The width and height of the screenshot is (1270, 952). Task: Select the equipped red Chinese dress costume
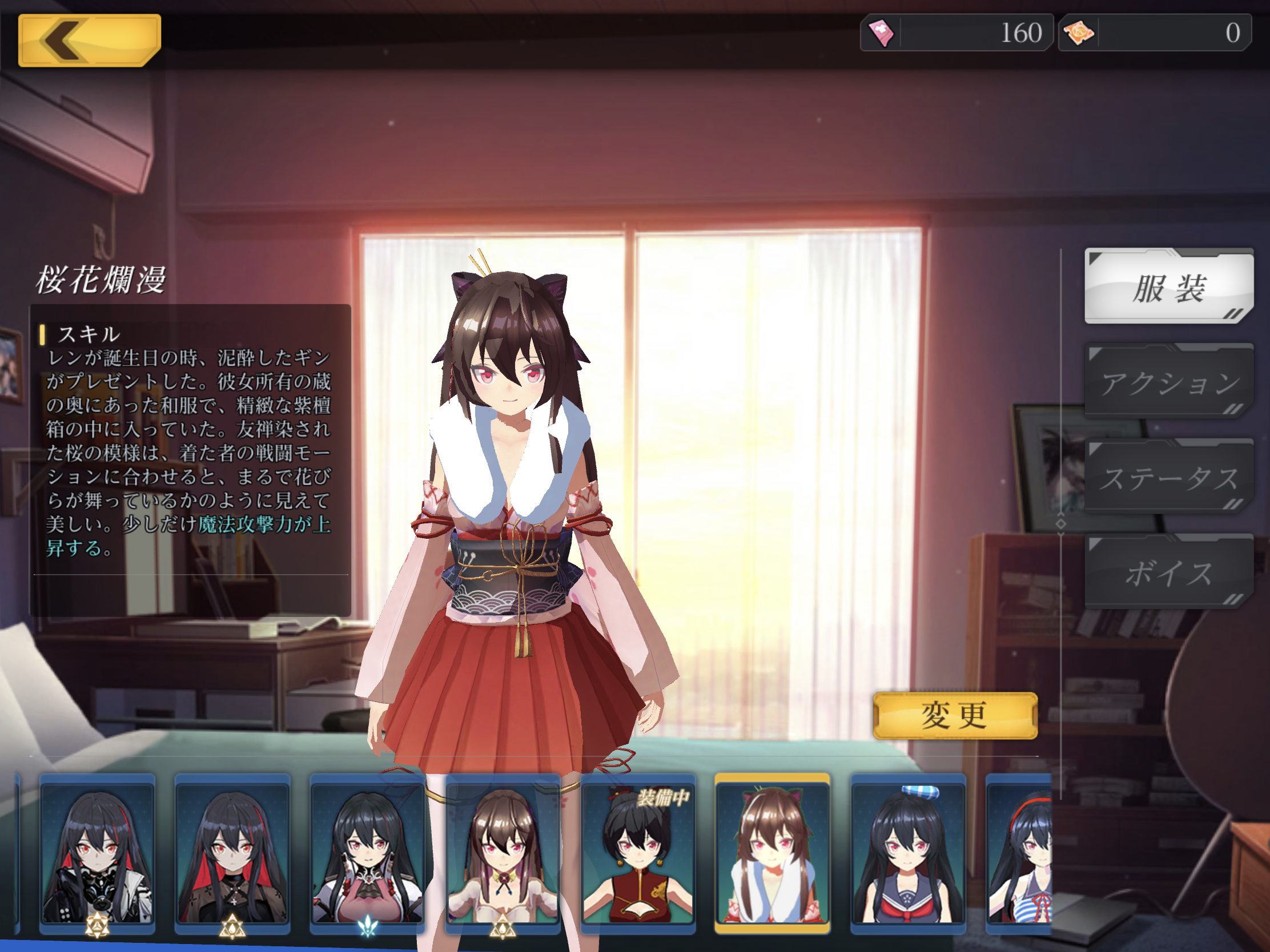point(638,854)
